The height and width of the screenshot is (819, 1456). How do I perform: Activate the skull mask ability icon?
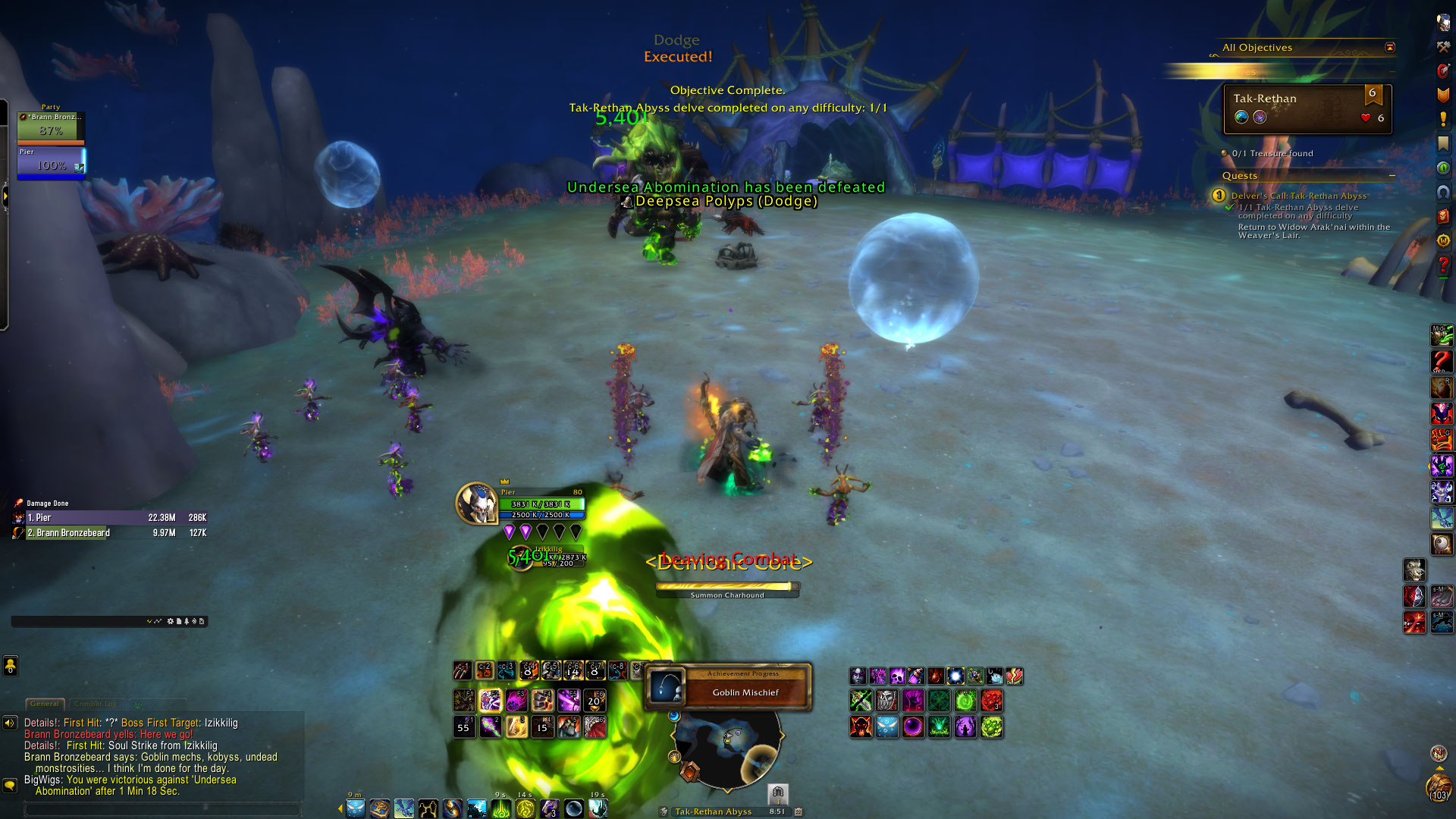coord(886,701)
